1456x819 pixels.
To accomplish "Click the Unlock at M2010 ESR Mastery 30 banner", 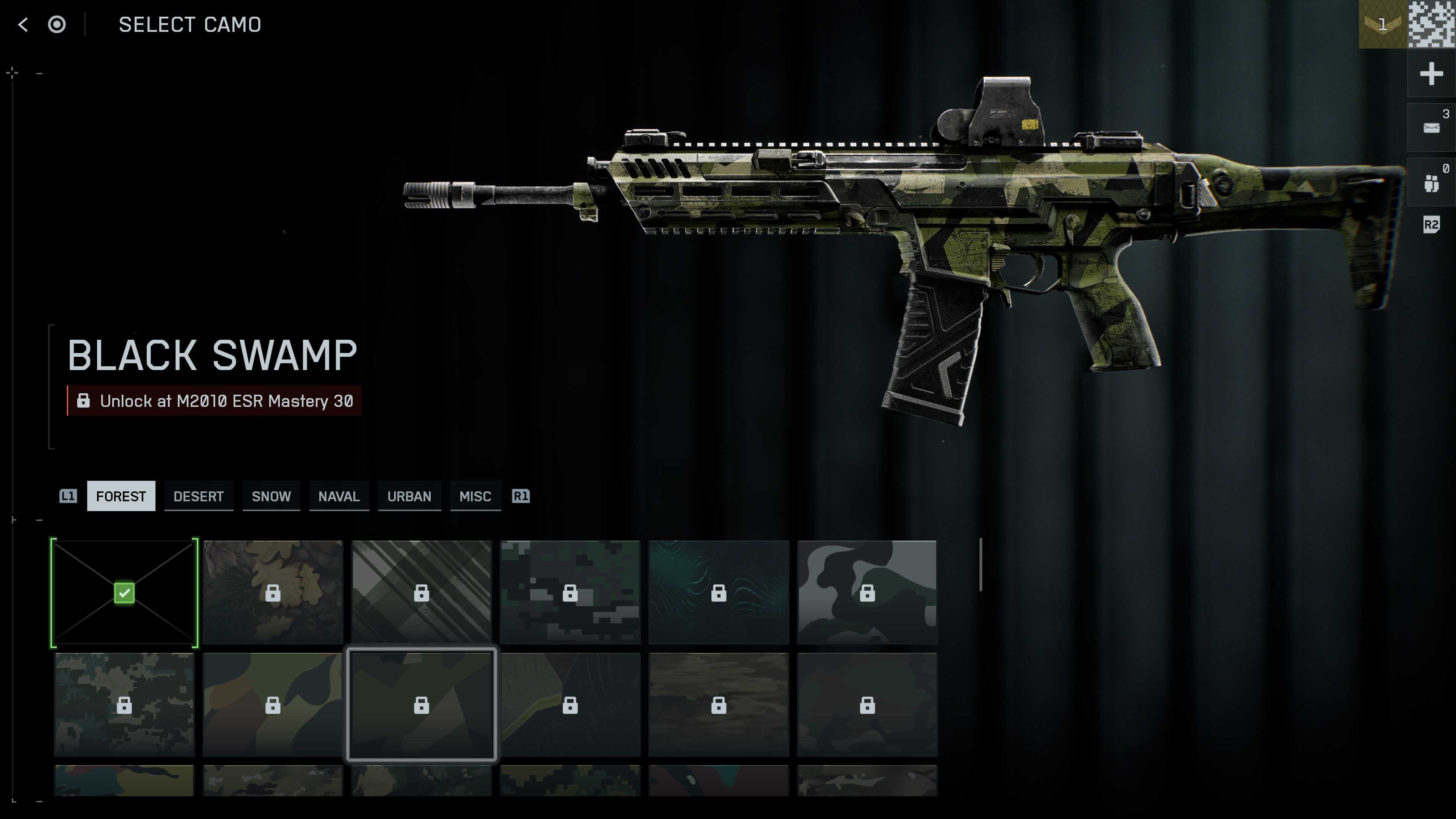I will point(215,401).
